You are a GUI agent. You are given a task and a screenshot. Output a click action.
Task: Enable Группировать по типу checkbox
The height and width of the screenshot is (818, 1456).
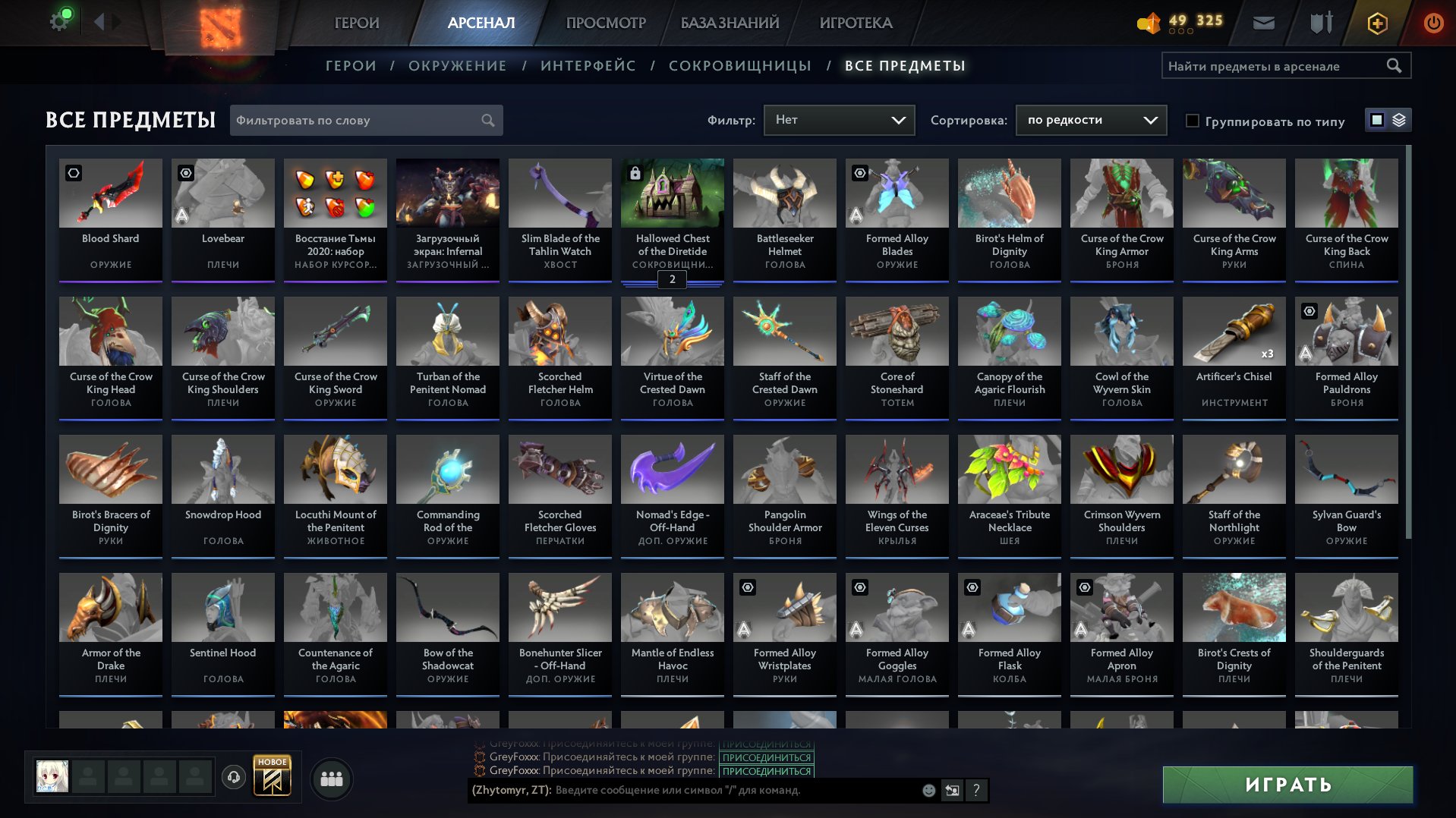click(1193, 121)
